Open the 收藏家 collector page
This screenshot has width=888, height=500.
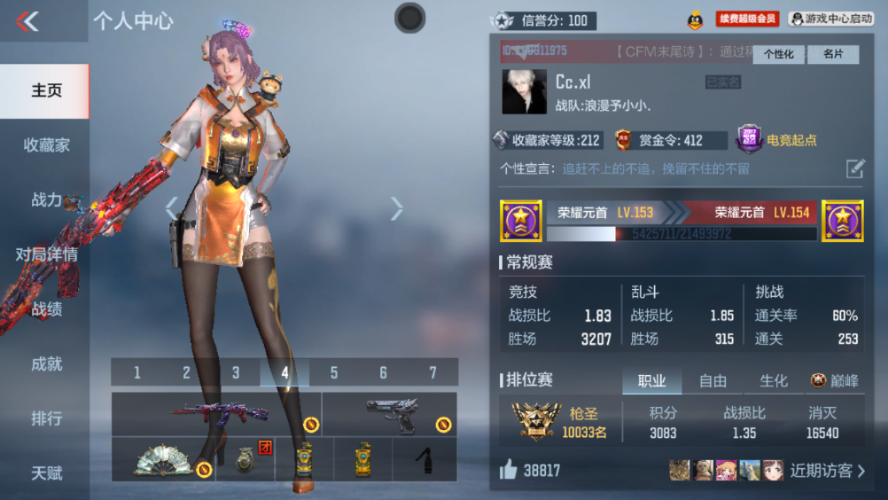[46, 145]
